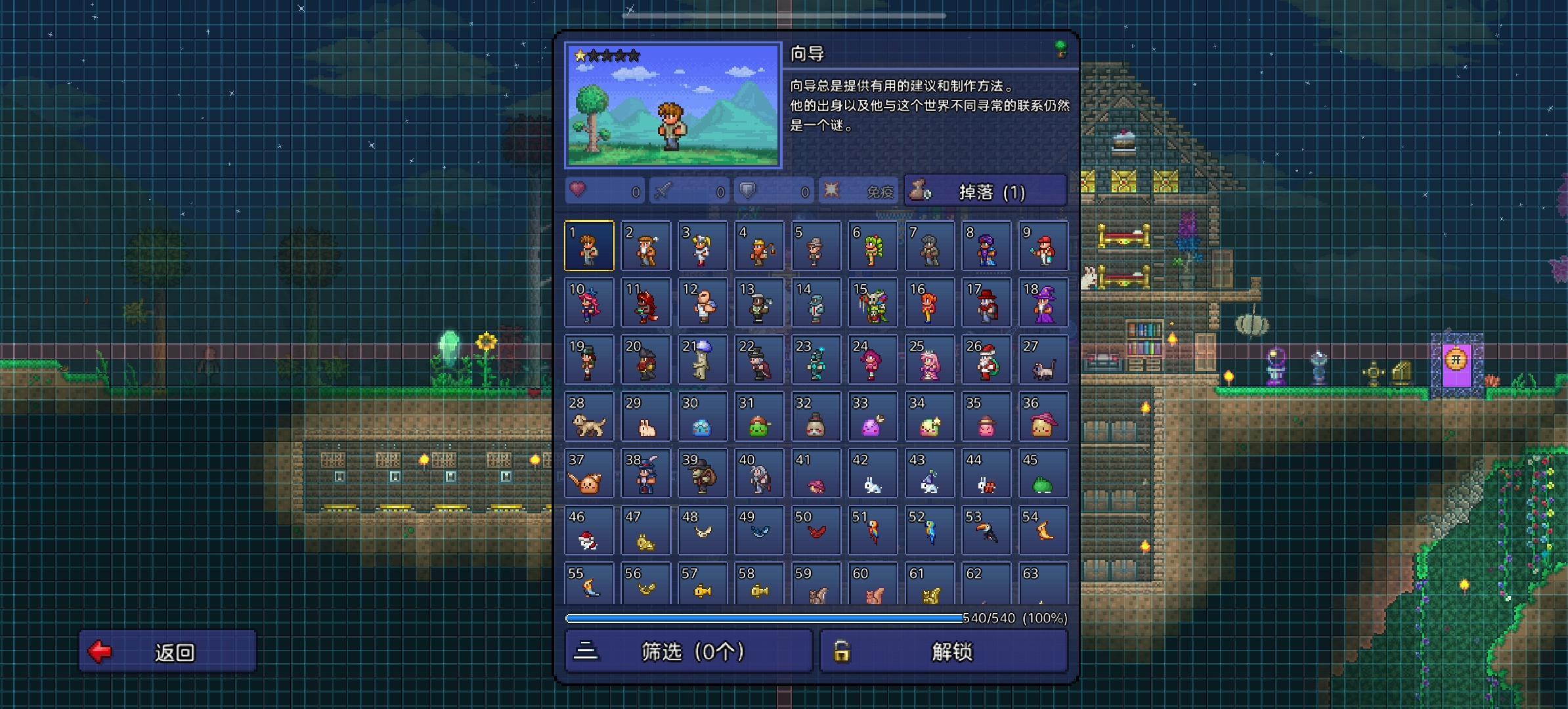Image resolution: width=1568 pixels, height=709 pixels.
Task: Select bestiary entry 30, the blue slime
Action: click(x=703, y=417)
